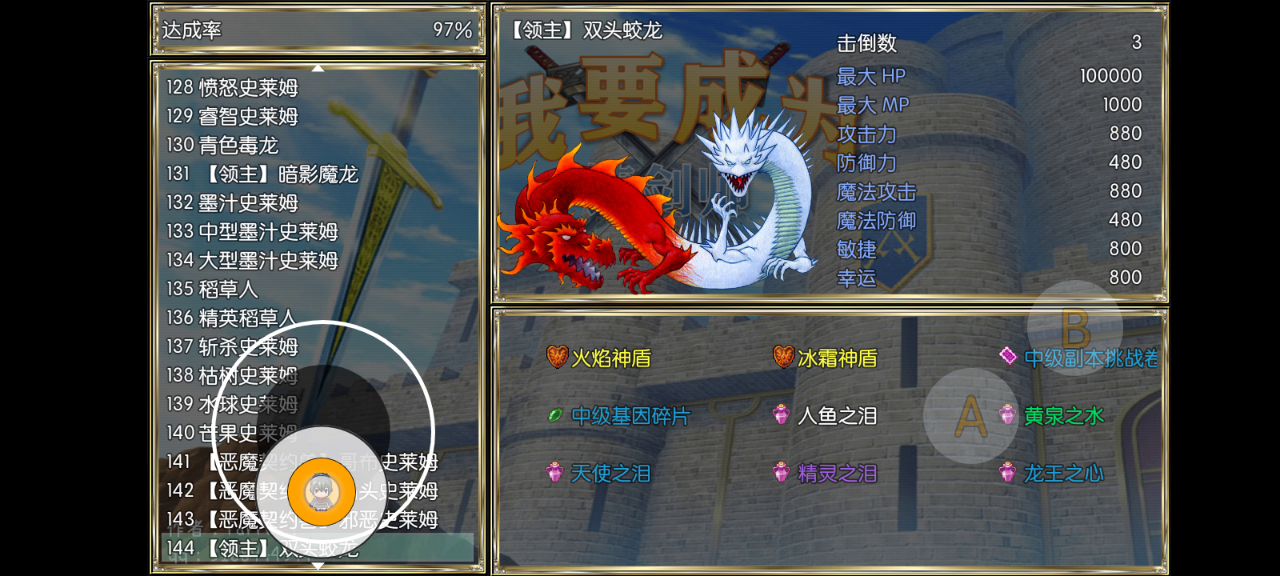Click the down arrow below the monster list
This screenshot has width=1280, height=576.
point(318,566)
